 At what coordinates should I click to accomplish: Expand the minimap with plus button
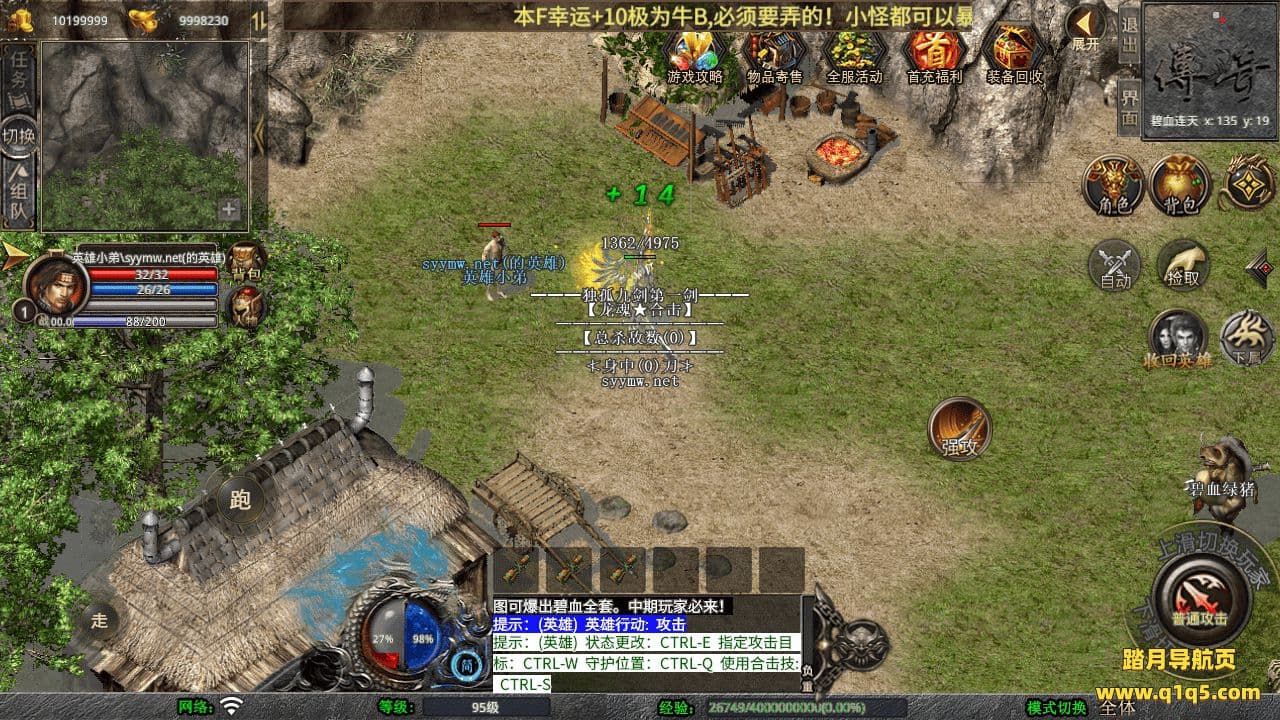point(229,210)
